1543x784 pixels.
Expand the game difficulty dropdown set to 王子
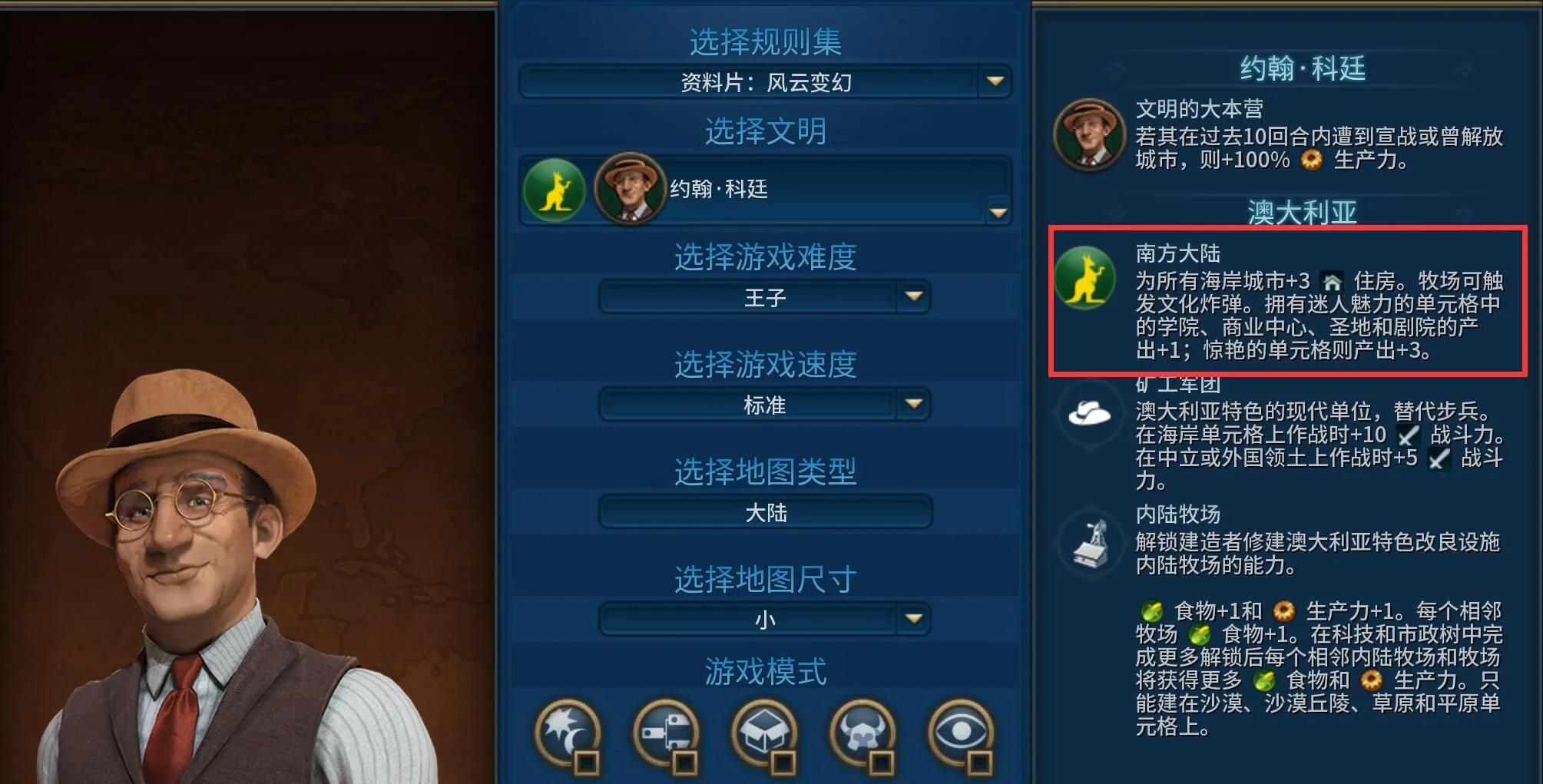(765, 296)
